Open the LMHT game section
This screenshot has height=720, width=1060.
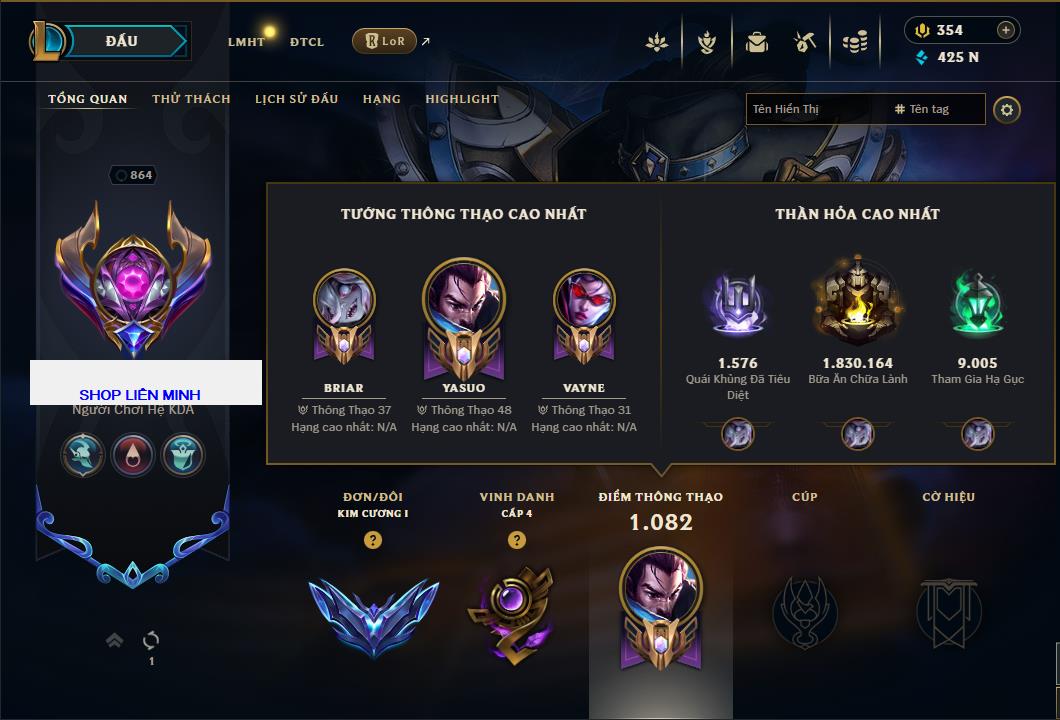246,42
